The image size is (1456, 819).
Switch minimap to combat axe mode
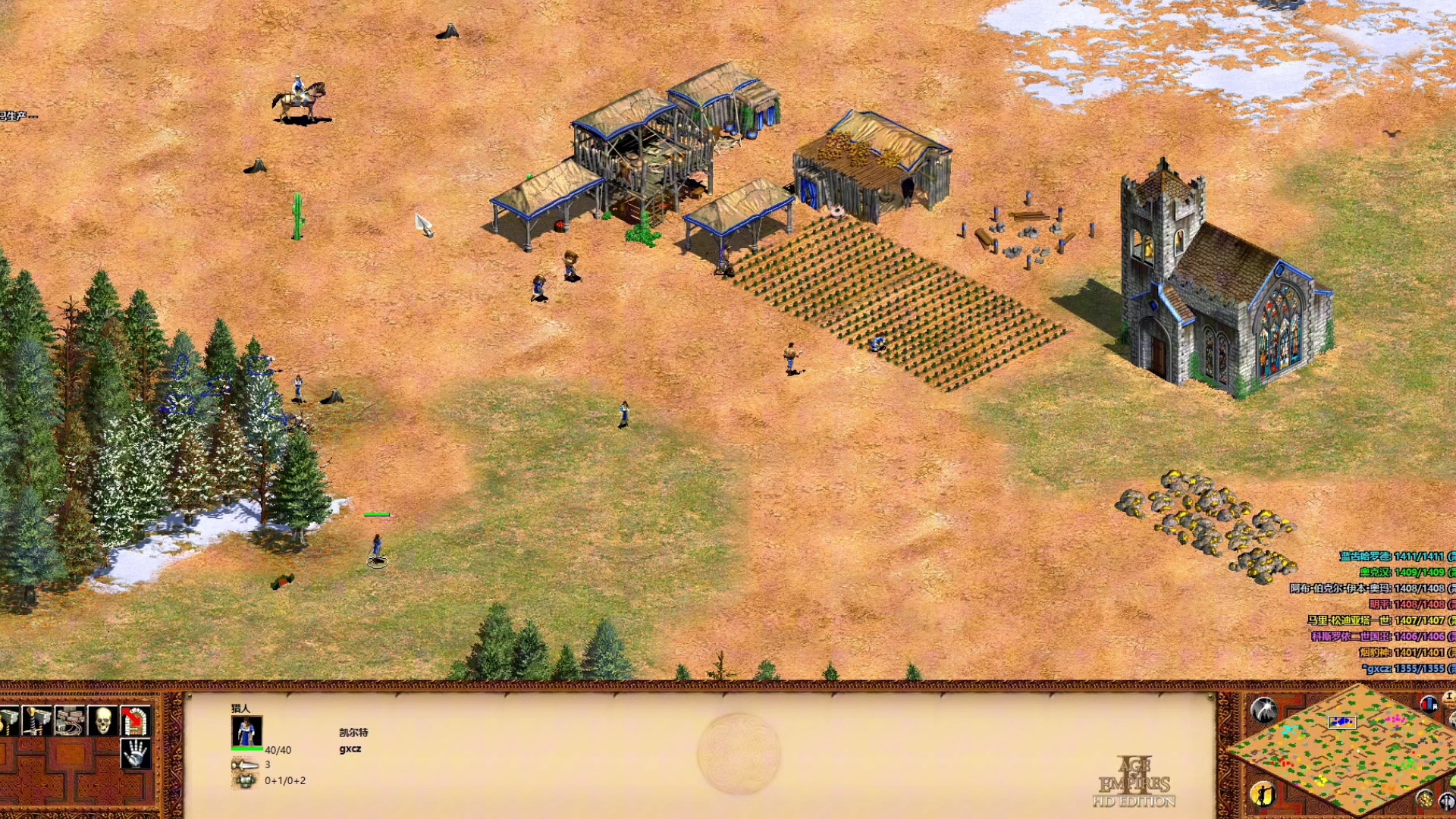coord(1447,802)
